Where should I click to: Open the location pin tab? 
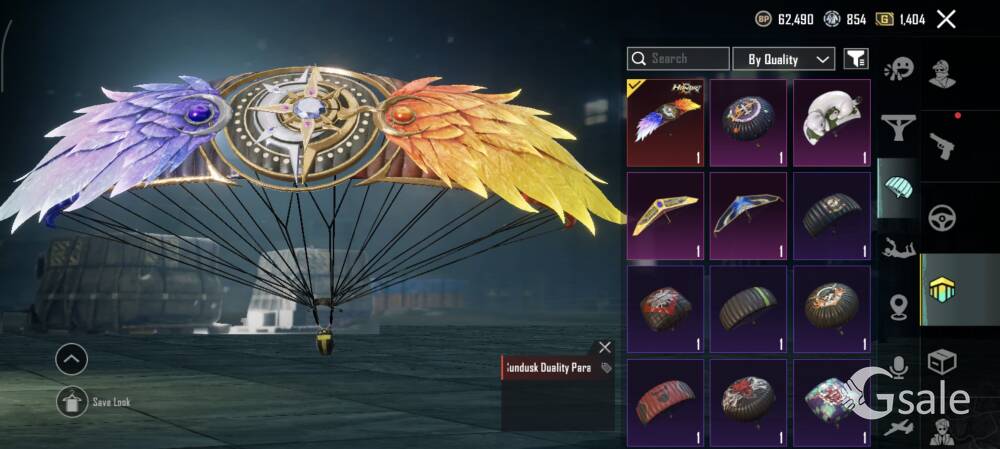click(898, 307)
